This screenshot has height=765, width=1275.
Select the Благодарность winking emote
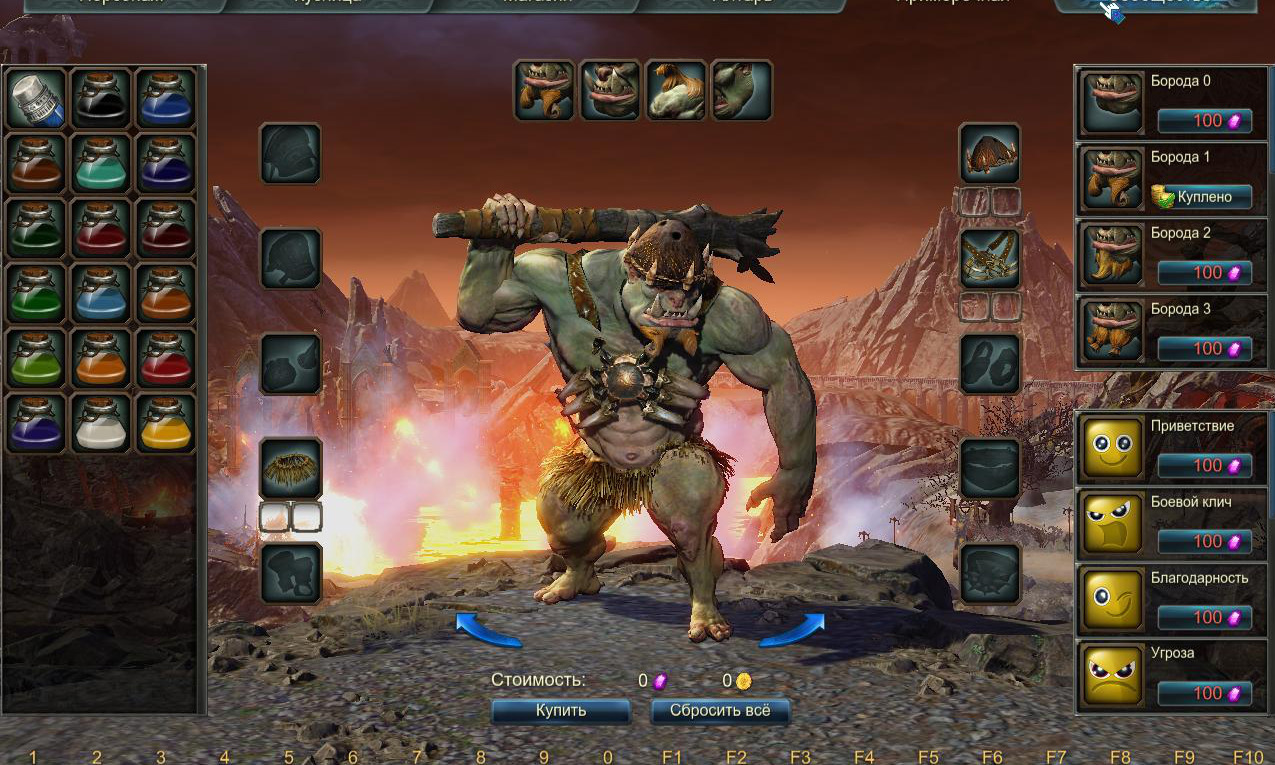coord(1112,599)
